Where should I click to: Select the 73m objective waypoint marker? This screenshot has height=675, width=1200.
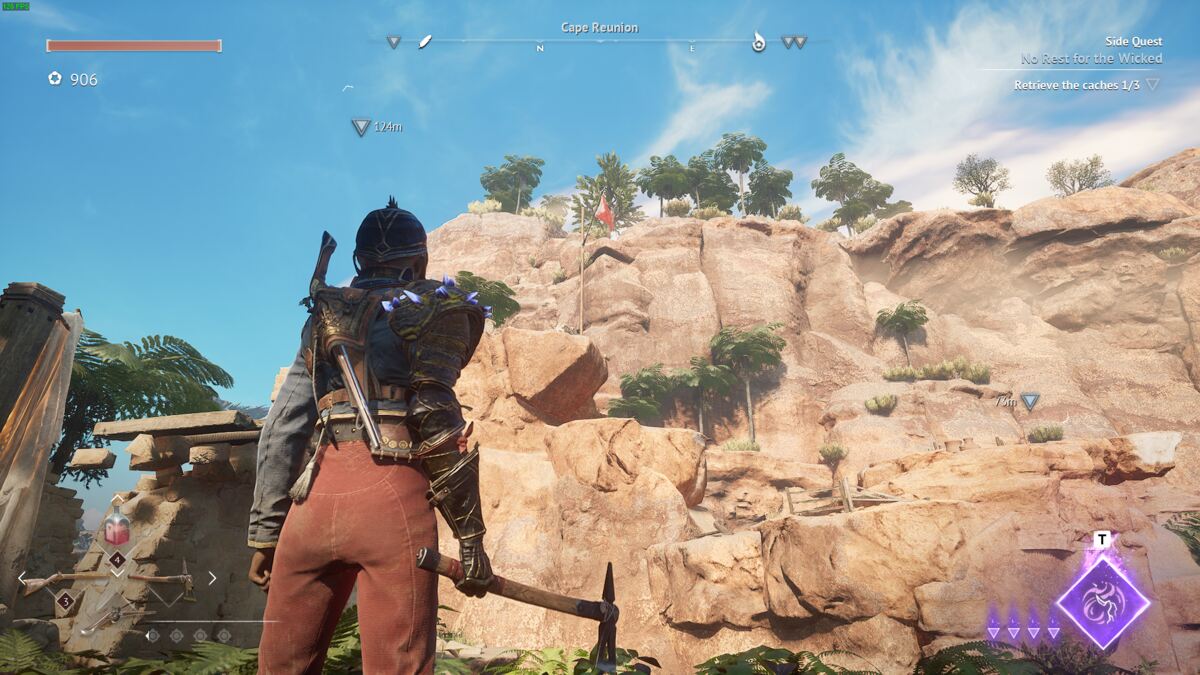click(x=1029, y=401)
